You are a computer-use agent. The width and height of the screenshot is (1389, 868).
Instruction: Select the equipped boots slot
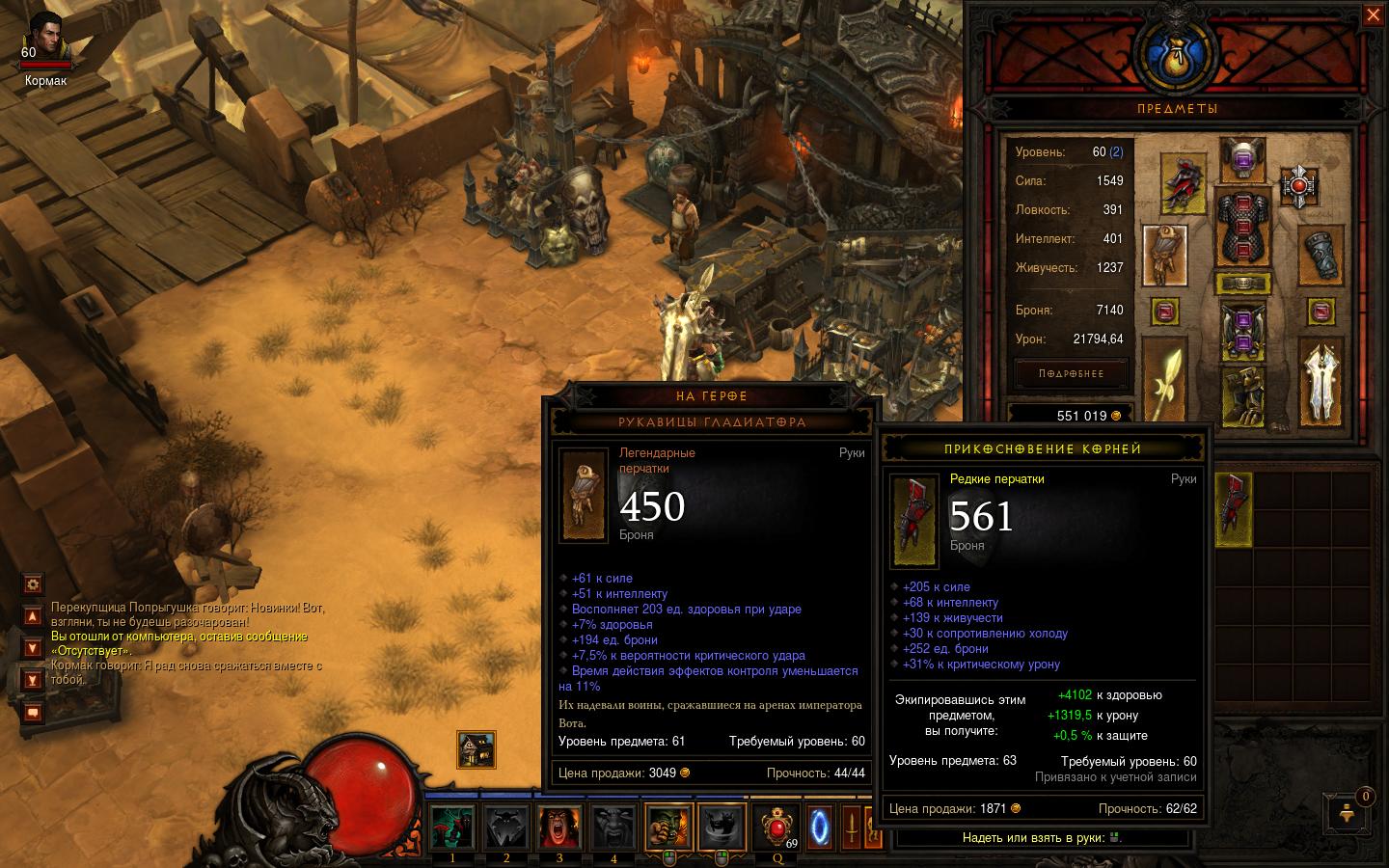click(1242, 397)
